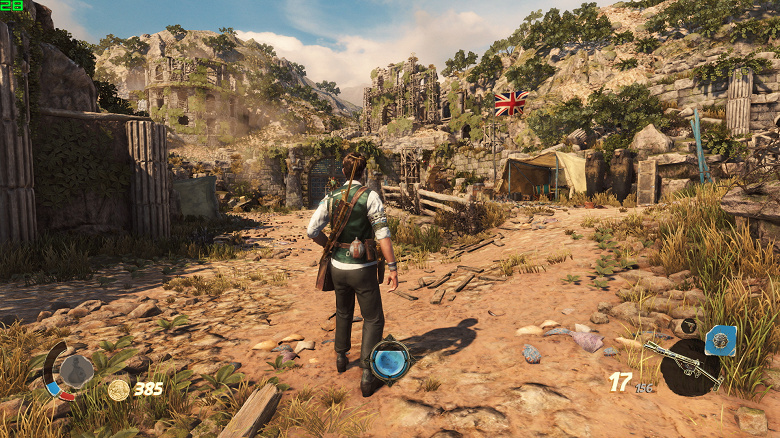Click the gold coin currency icon

click(119, 390)
